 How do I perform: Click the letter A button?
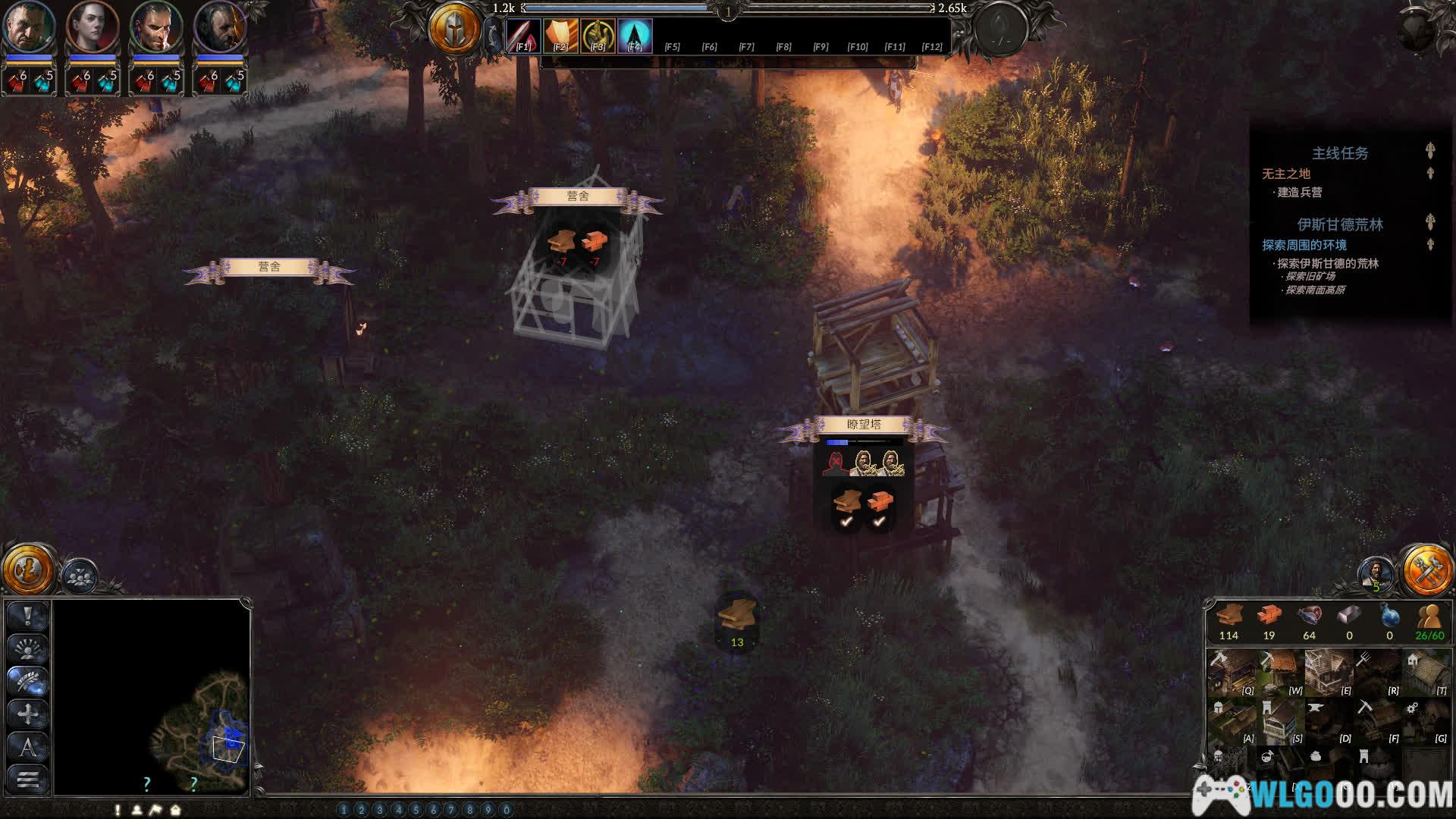(28, 747)
